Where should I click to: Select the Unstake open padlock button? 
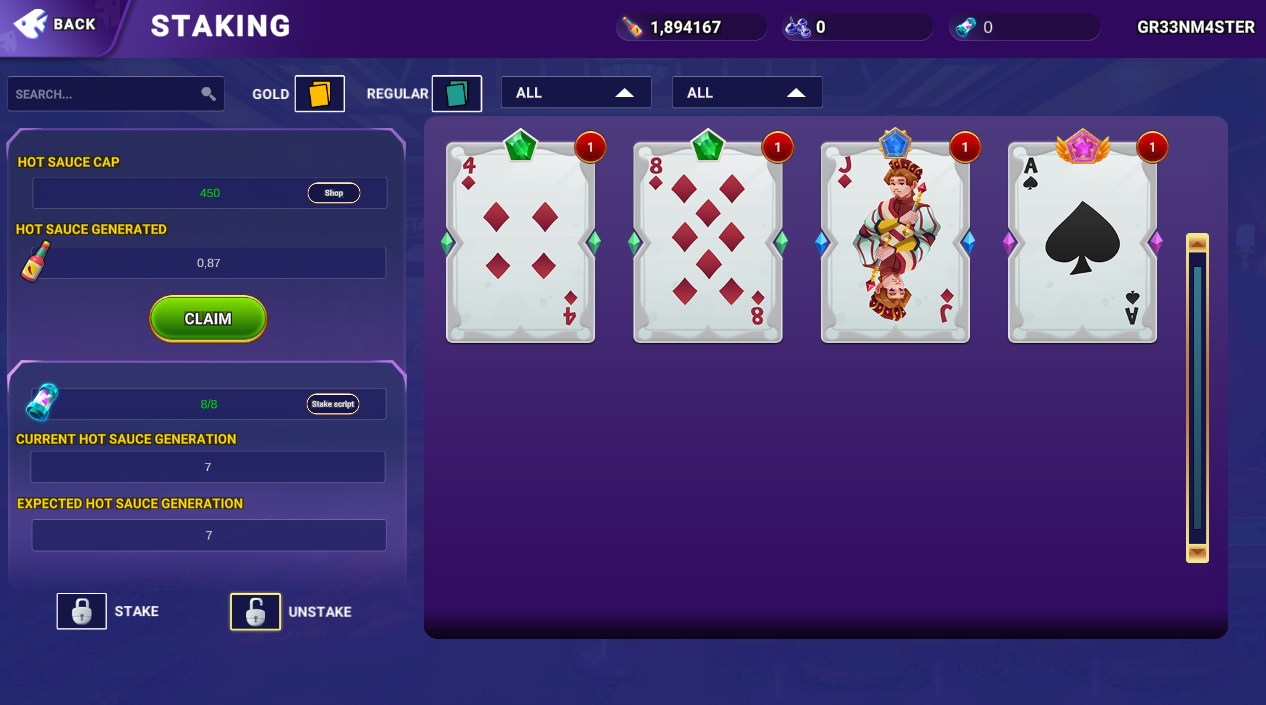(x=255, y=612)
